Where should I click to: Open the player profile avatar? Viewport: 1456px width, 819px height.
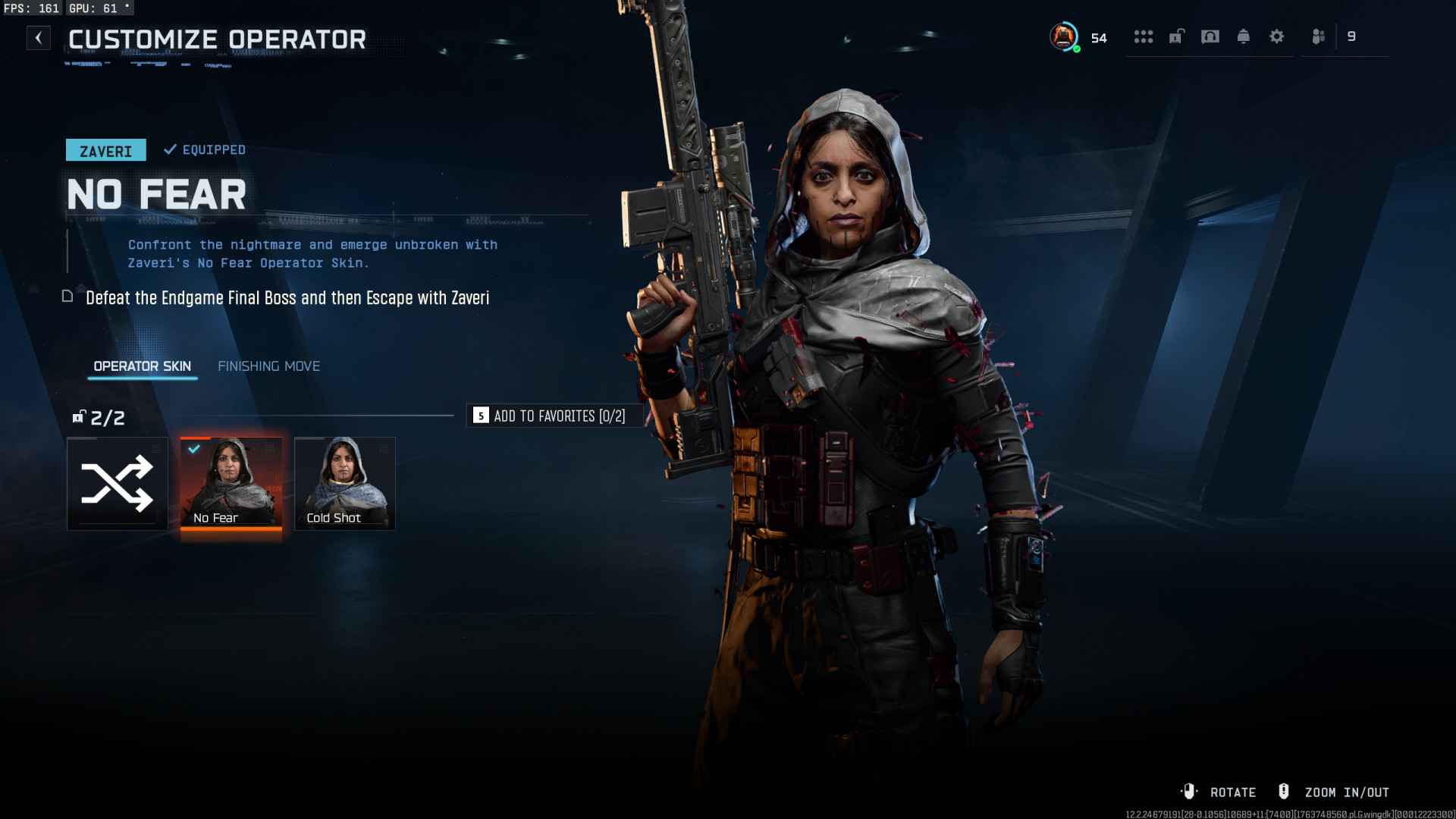click(1064, 36)
